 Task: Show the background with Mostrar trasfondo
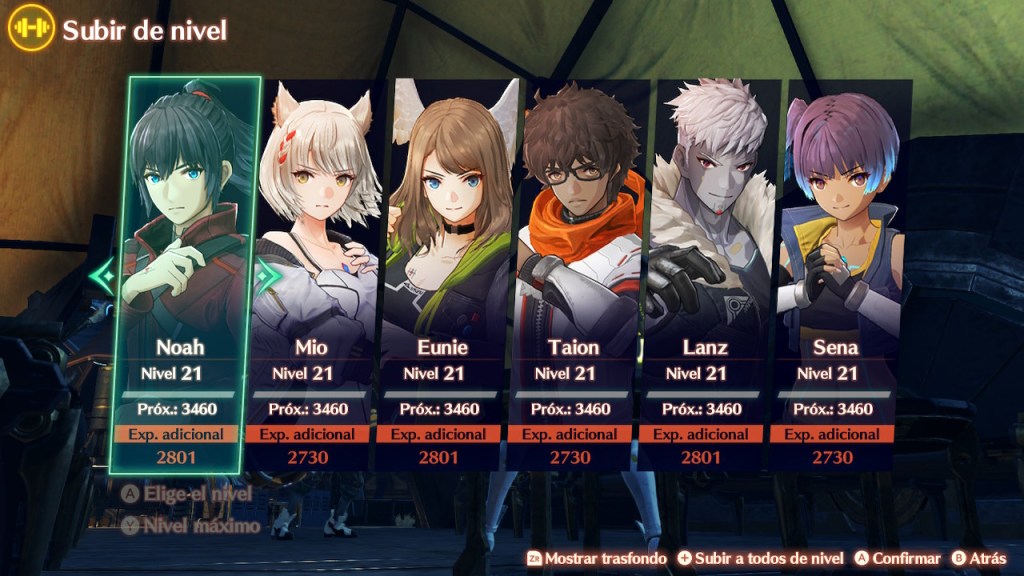(x=597, y=558)
